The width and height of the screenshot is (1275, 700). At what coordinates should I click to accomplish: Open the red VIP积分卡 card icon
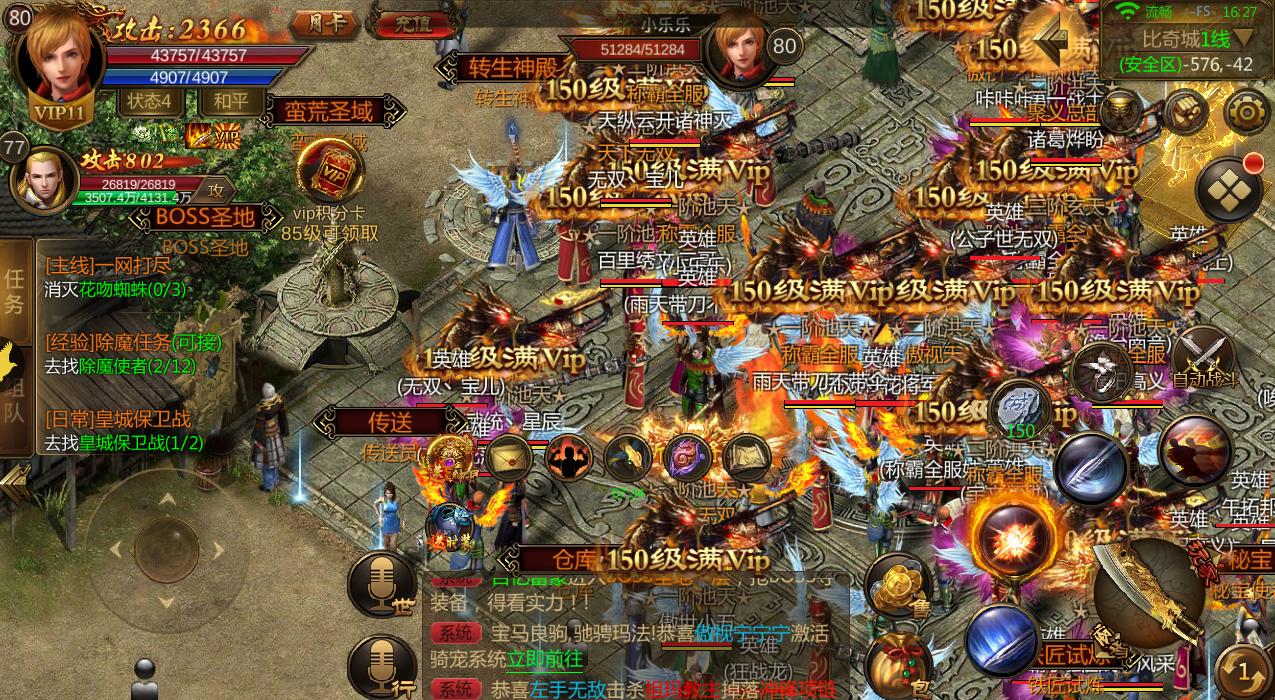tap(330, 171)
